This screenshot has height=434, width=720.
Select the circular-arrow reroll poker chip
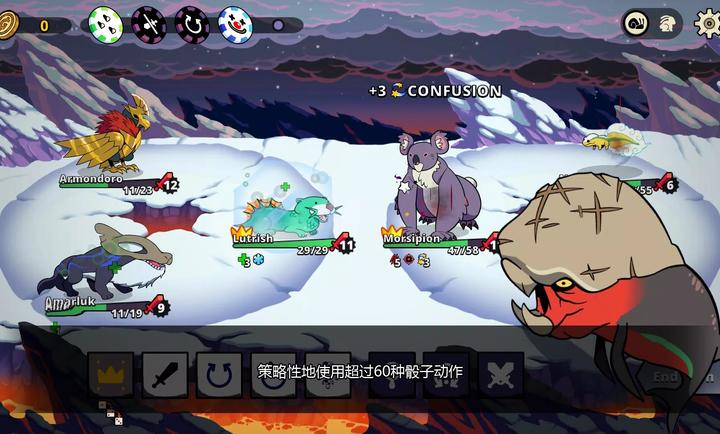point(192,22)
